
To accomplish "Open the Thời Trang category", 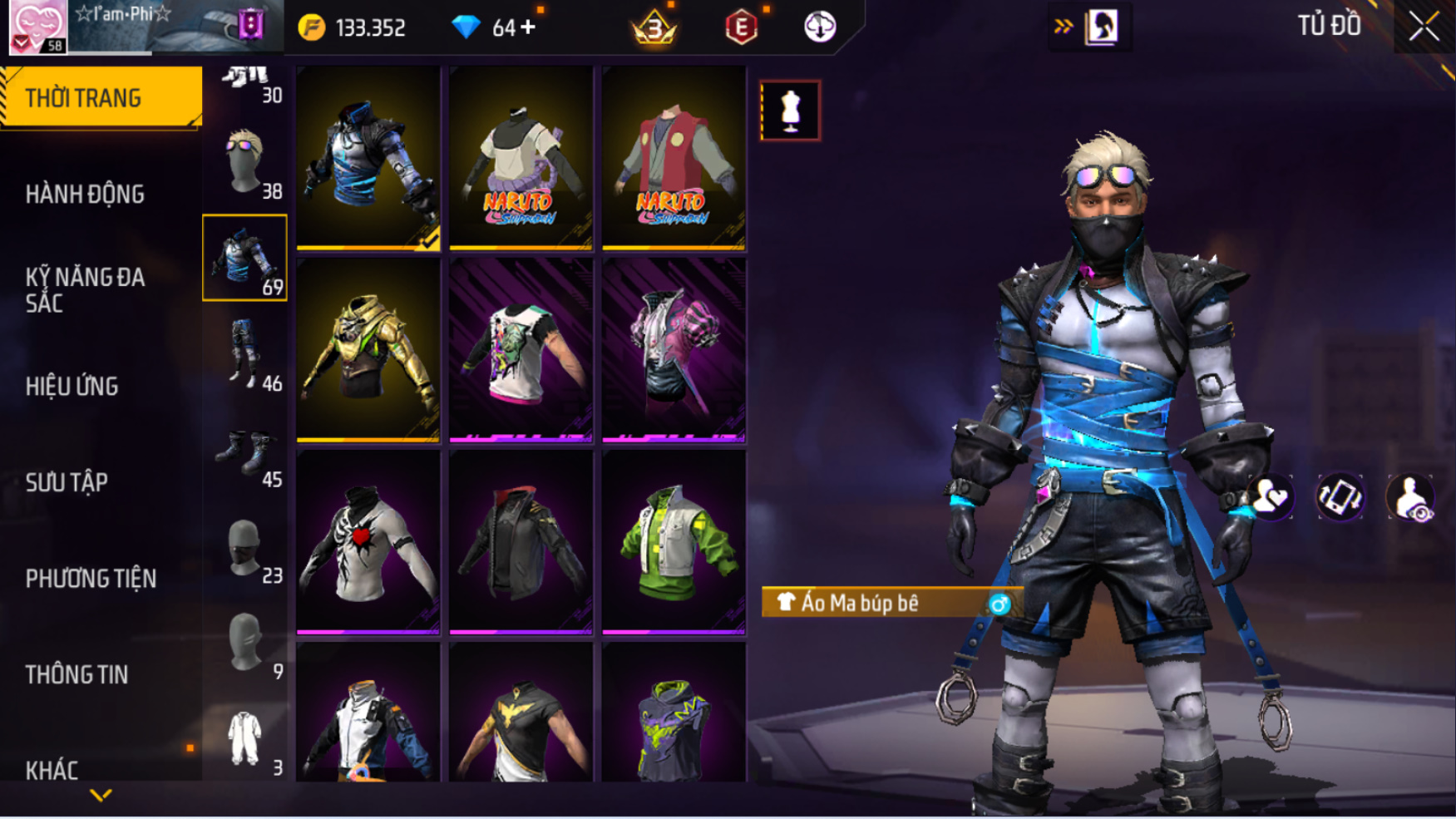I will point(101,98).
